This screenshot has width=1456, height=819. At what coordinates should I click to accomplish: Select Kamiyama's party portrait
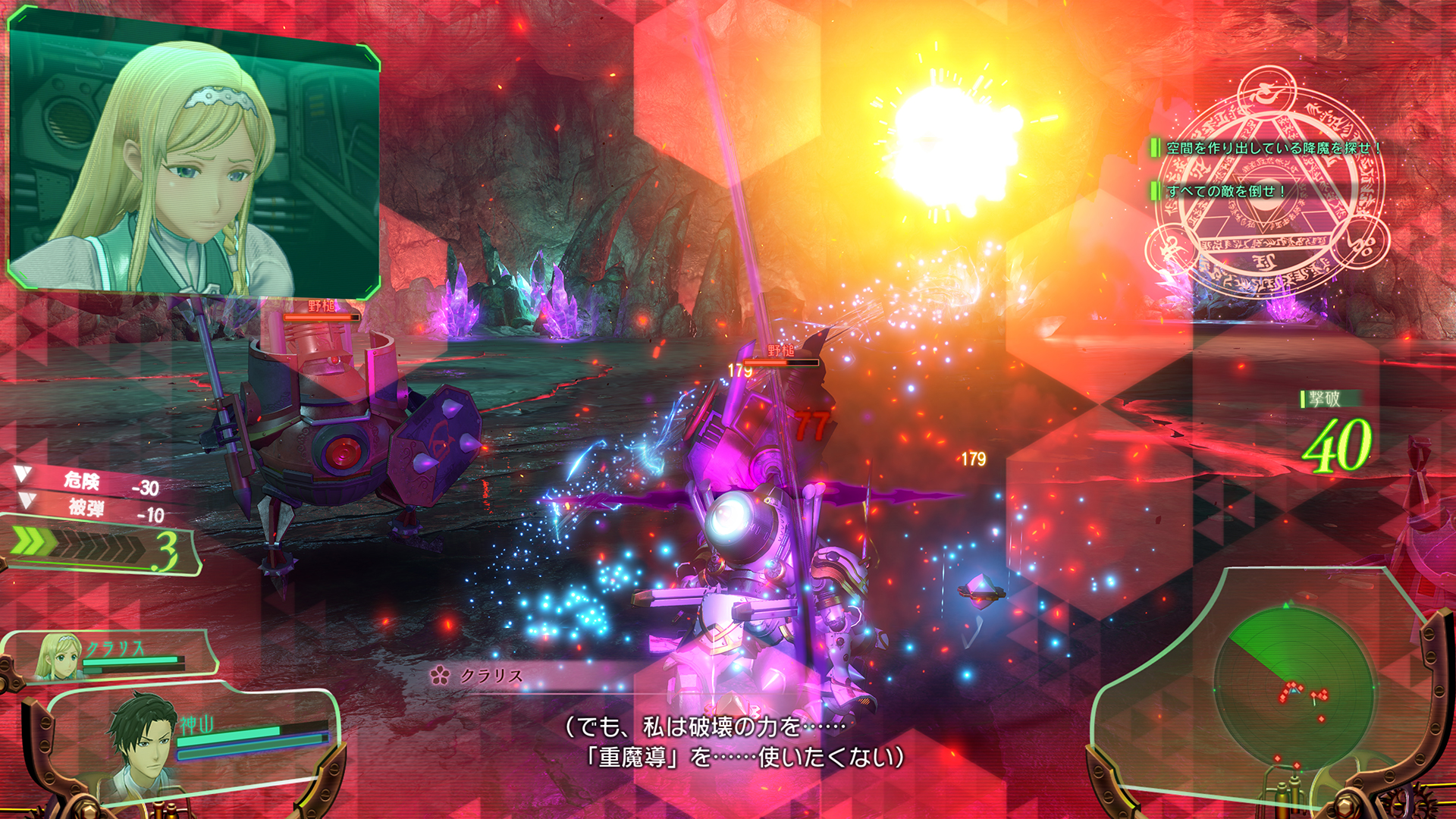(x=146, y=737)
